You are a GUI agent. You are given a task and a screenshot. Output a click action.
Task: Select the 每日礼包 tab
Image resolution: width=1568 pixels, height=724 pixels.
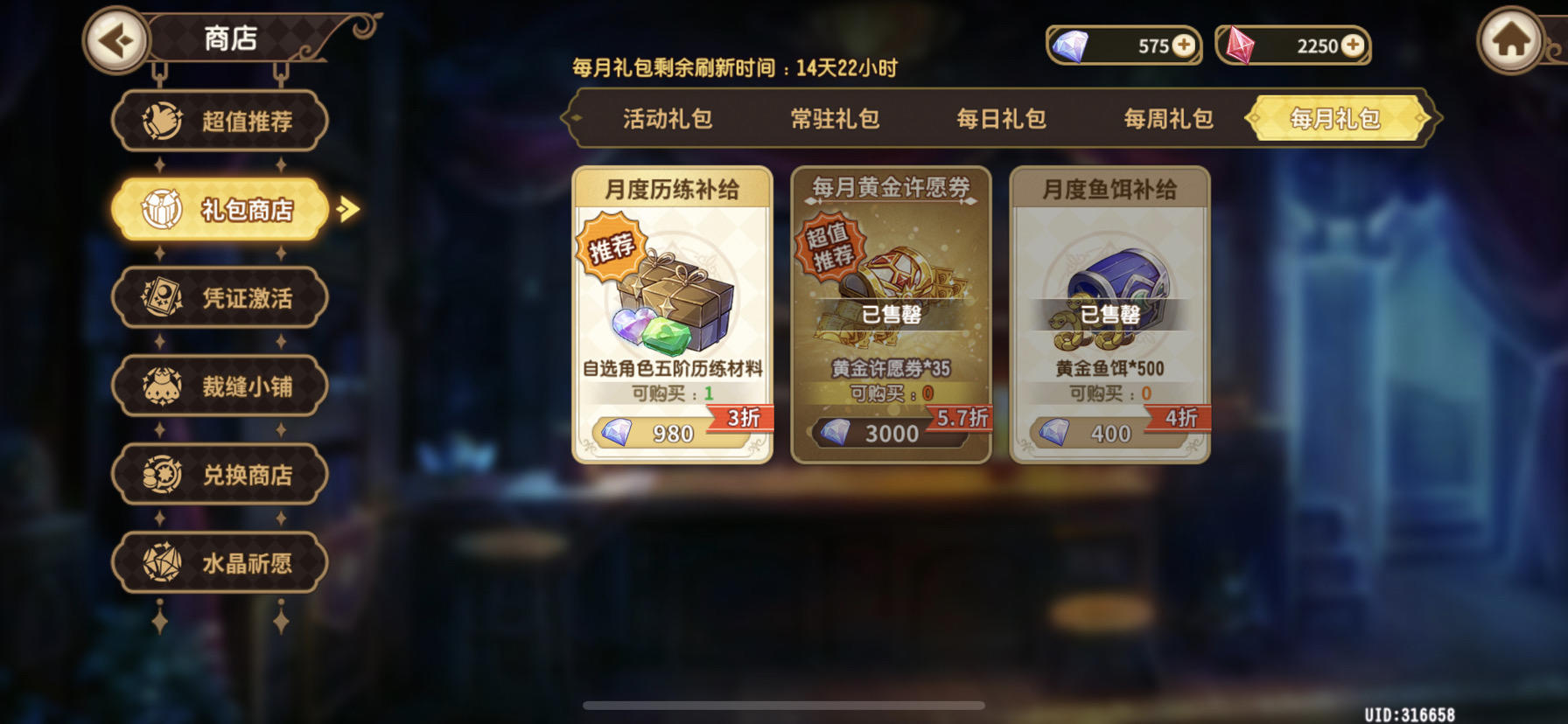(x=1002, y=119)
